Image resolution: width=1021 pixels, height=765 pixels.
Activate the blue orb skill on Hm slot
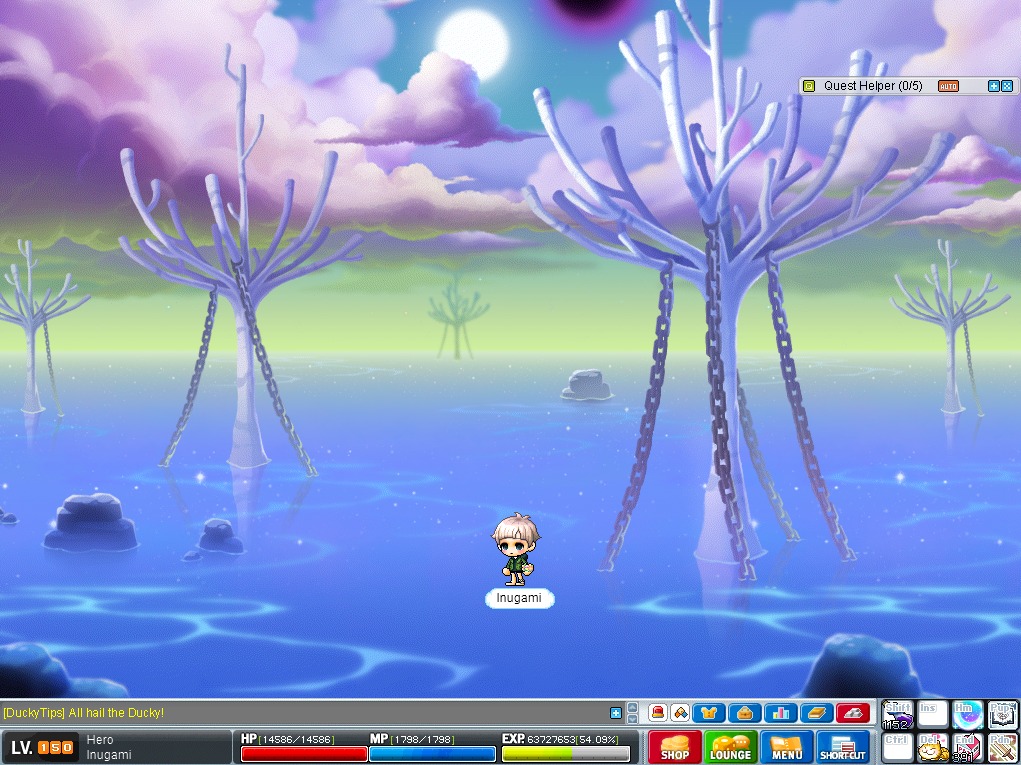966,714
